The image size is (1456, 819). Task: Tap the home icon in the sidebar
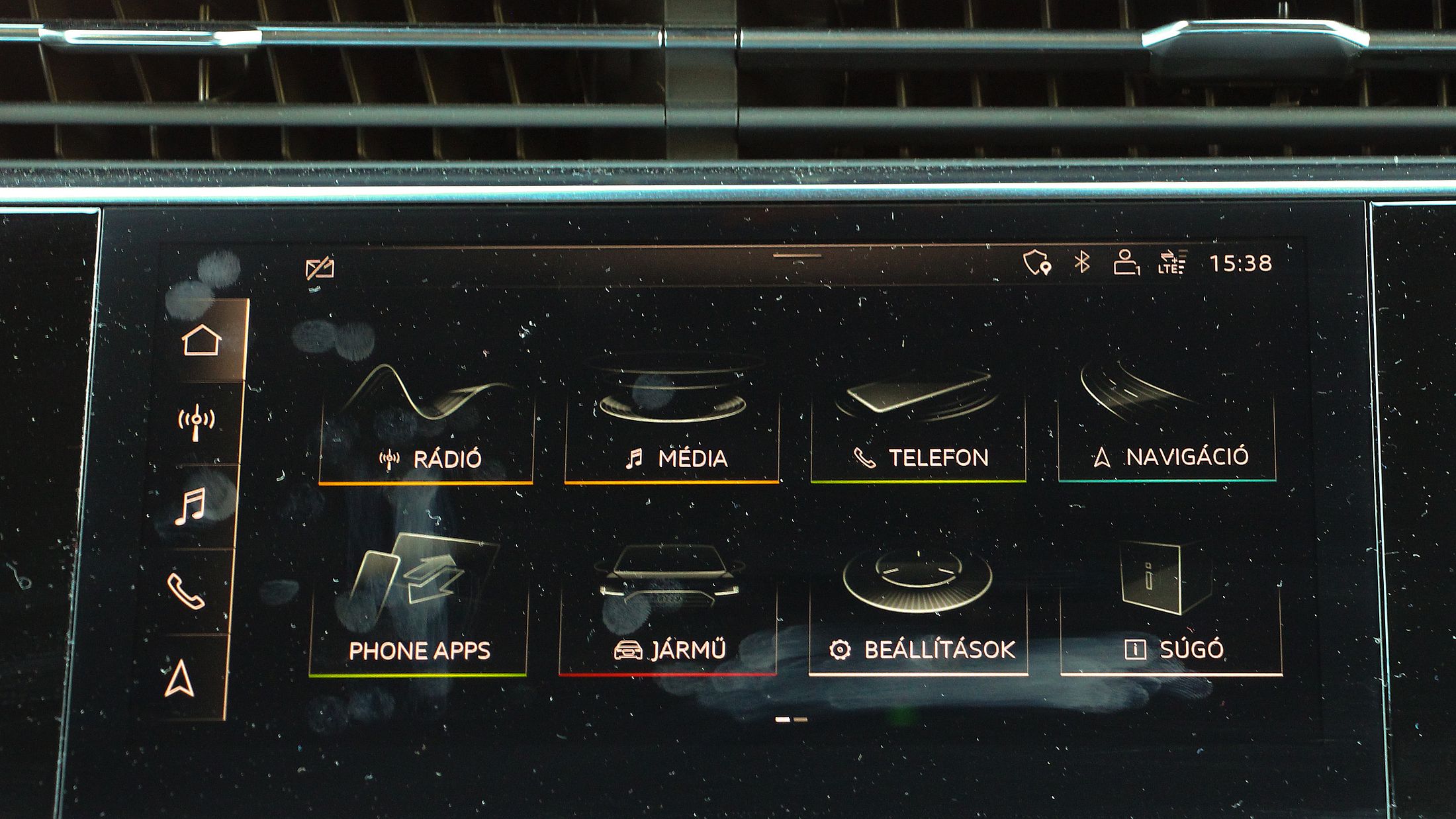coord(202,340)
